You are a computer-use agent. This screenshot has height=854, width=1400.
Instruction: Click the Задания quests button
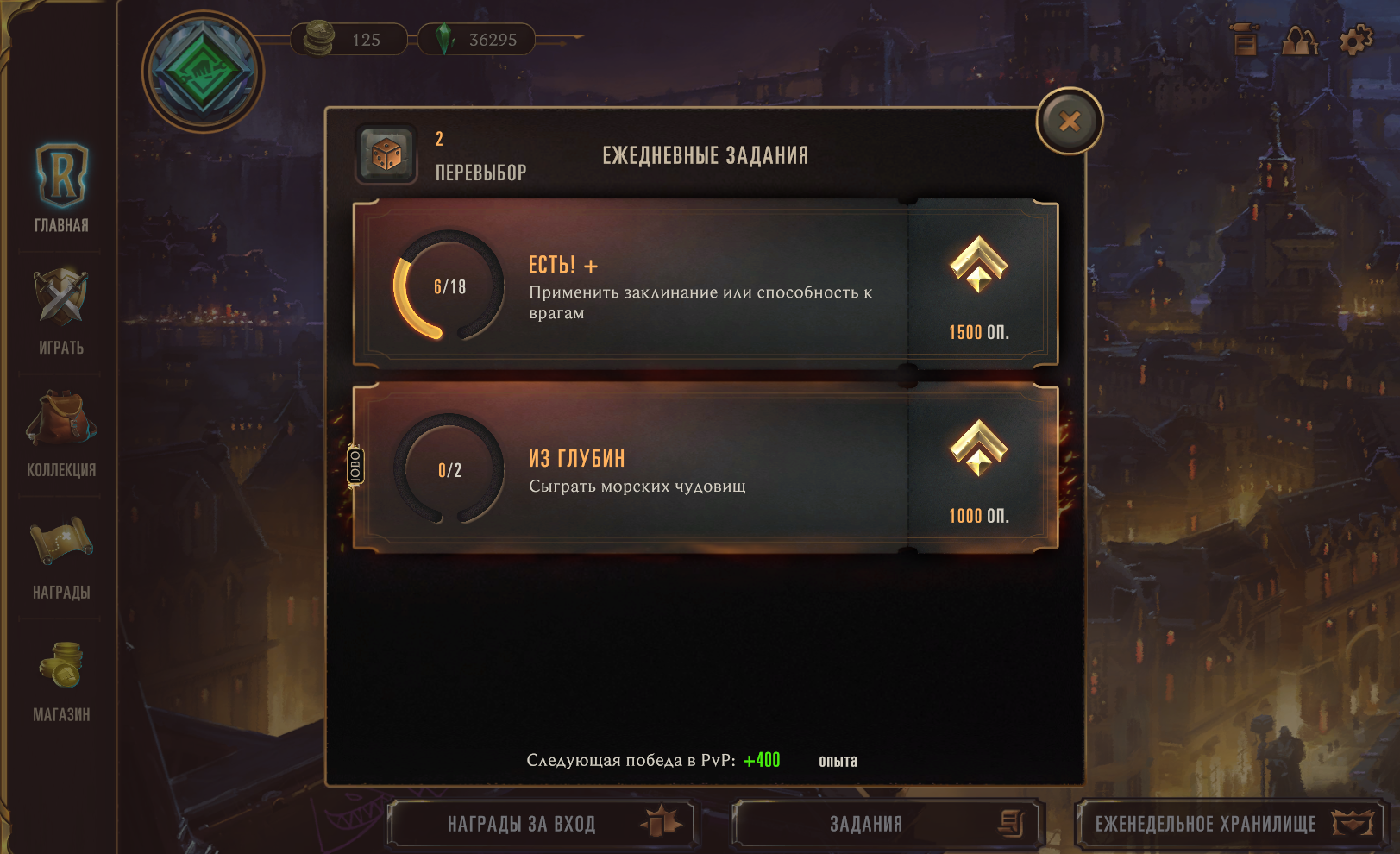click(888, 824)
